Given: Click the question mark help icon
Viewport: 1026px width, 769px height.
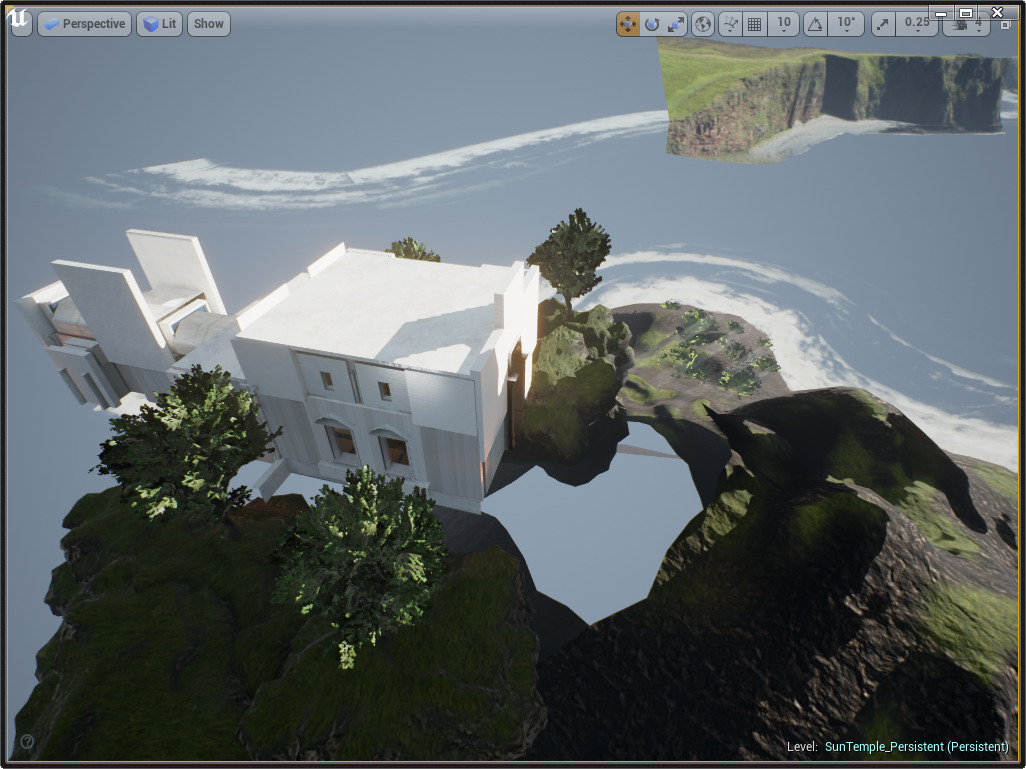Looking at the screenshot, I should tap(27, 741).
